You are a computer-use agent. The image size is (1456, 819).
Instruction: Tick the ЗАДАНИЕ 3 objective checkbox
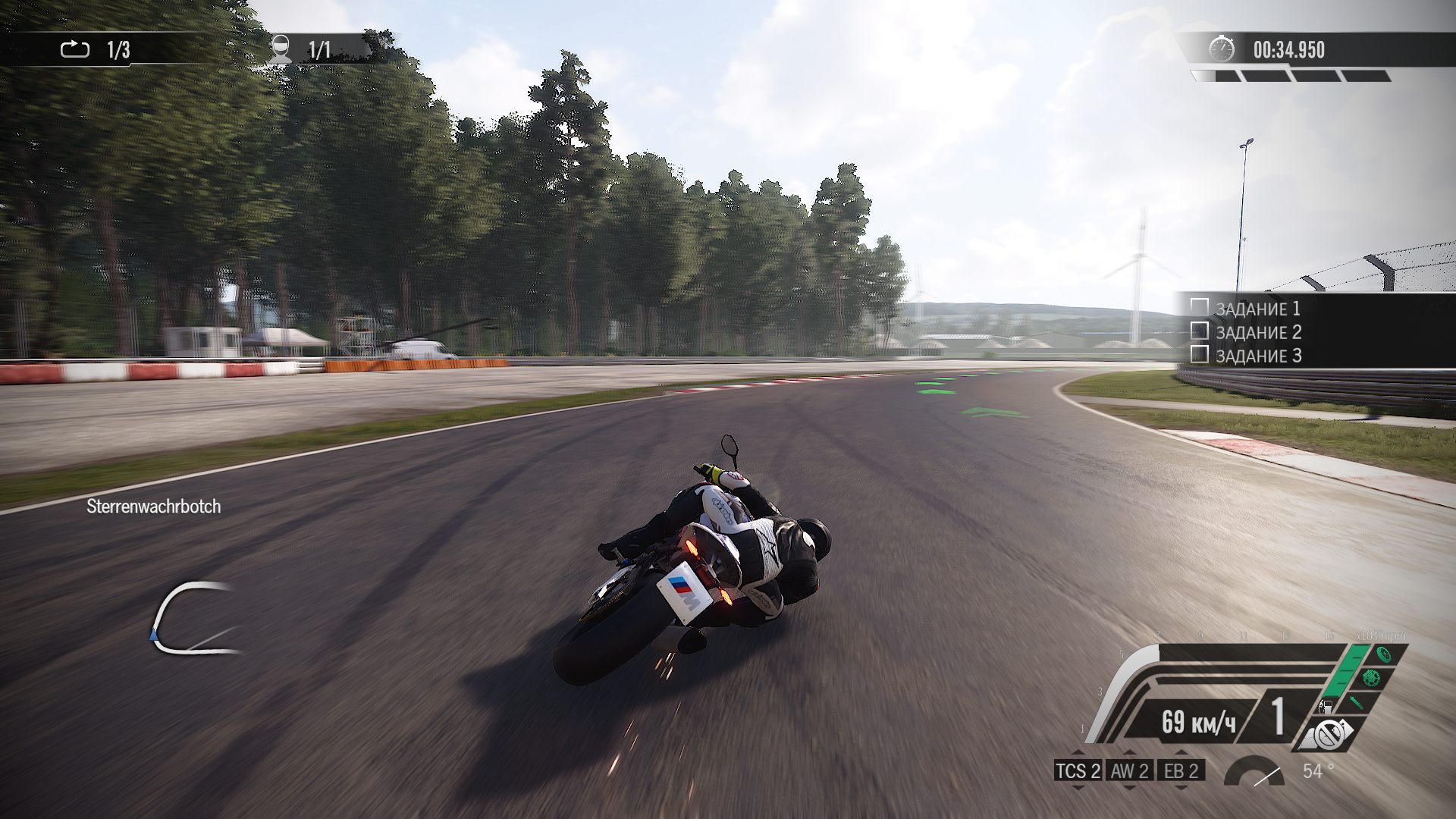click(x=1199, y=354)
